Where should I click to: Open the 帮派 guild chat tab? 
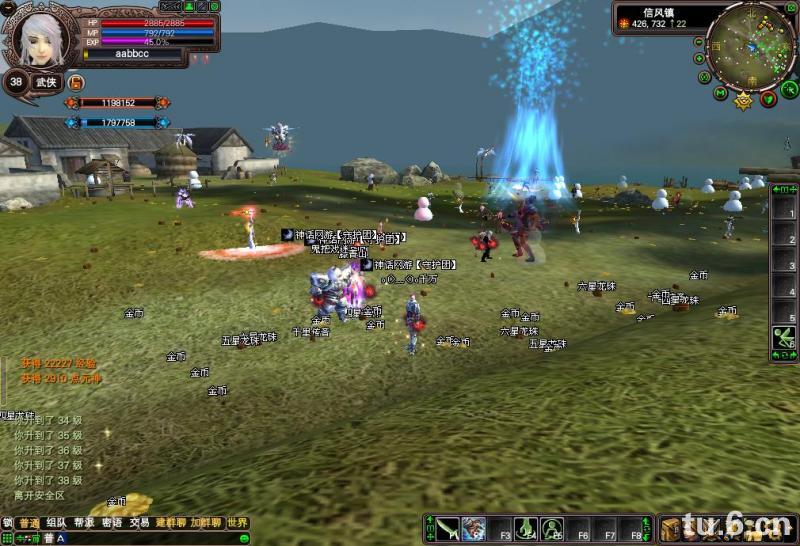point(84,523)
